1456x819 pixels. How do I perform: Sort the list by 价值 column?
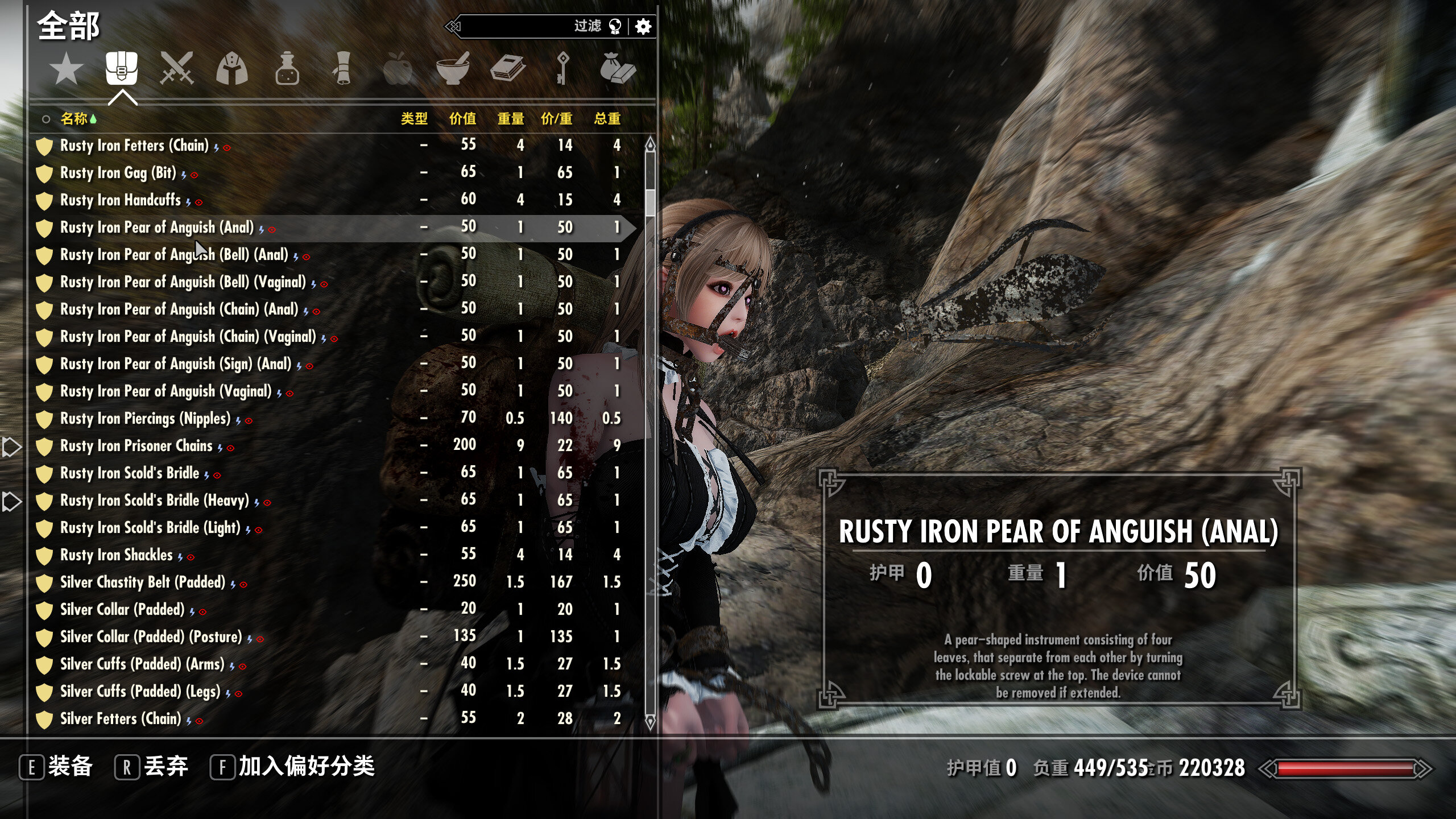tap(462, 118)
